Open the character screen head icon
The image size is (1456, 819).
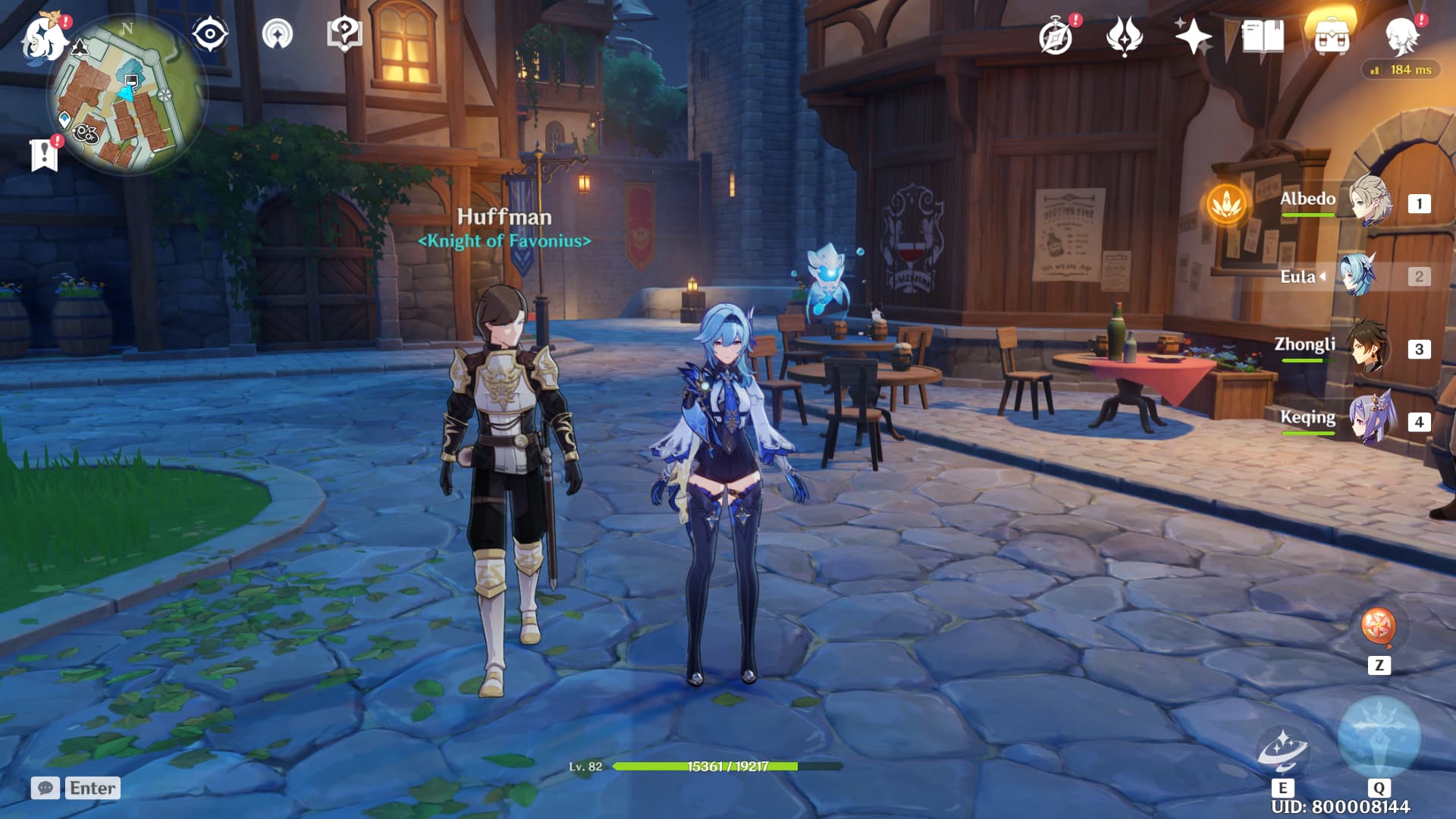pos(1401,36)
